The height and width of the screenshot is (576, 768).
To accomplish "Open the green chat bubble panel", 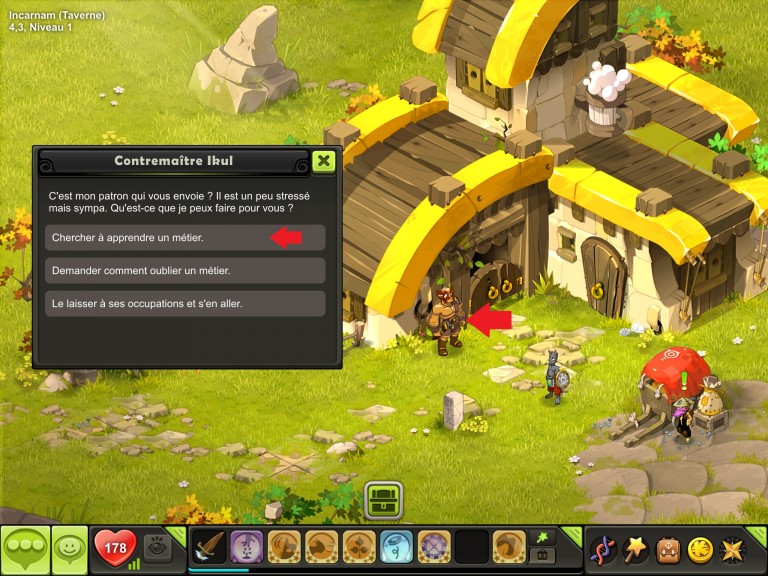I will pos(25,549).
